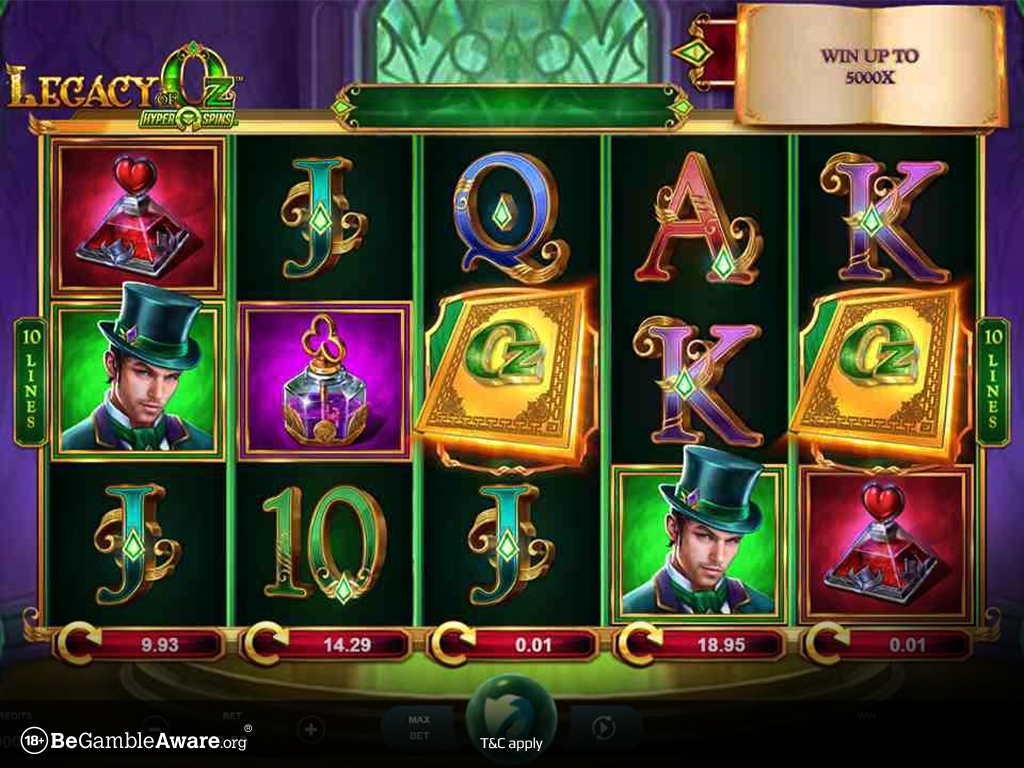1024x768 pixels.
Task: Increase the bet with the plus button
Action: coord(310,727)
